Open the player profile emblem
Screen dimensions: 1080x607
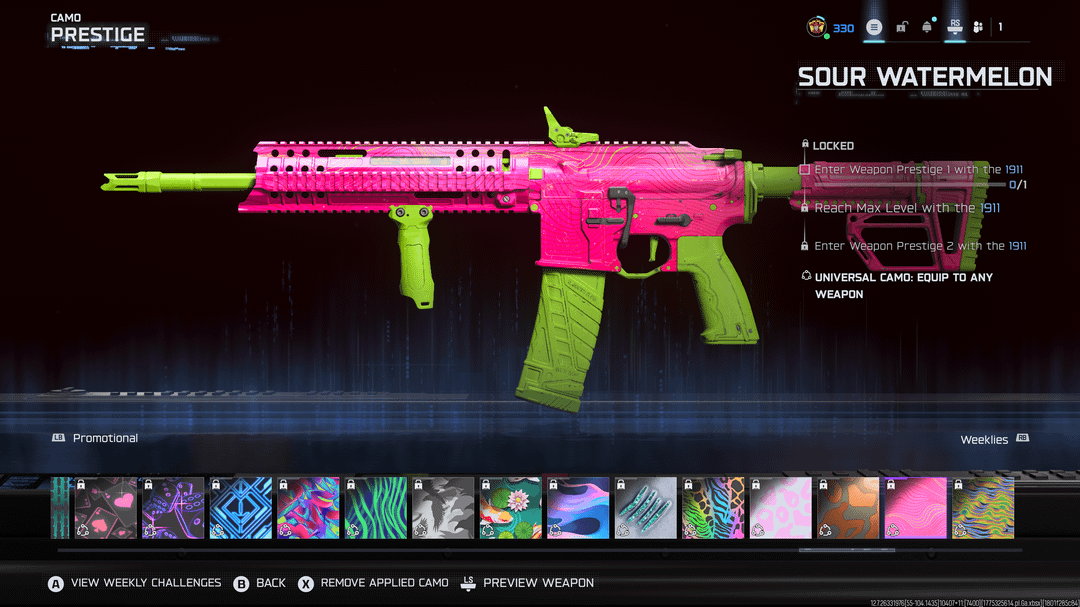tap(817, 27)
